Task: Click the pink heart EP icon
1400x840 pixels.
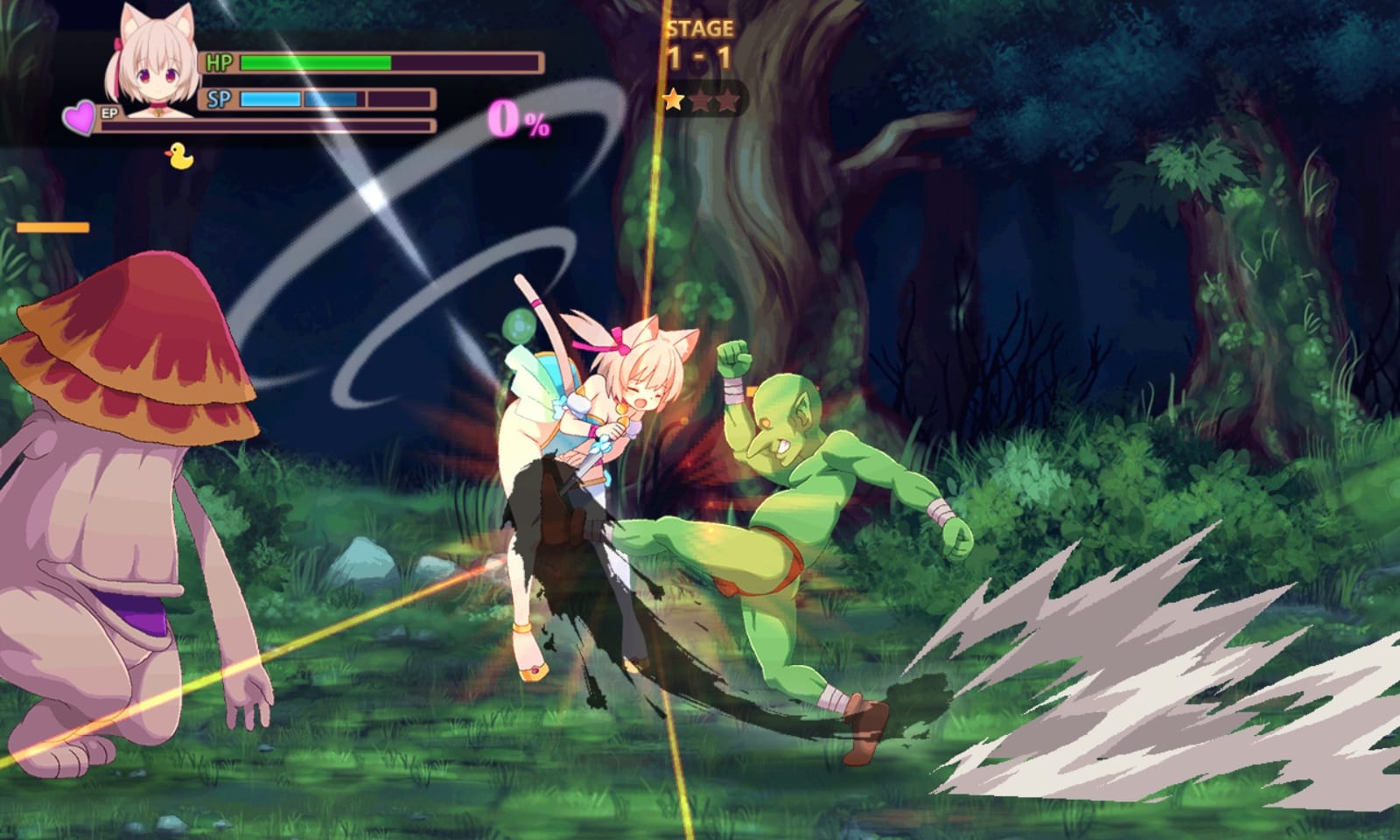Action: [x=80, y=118]
